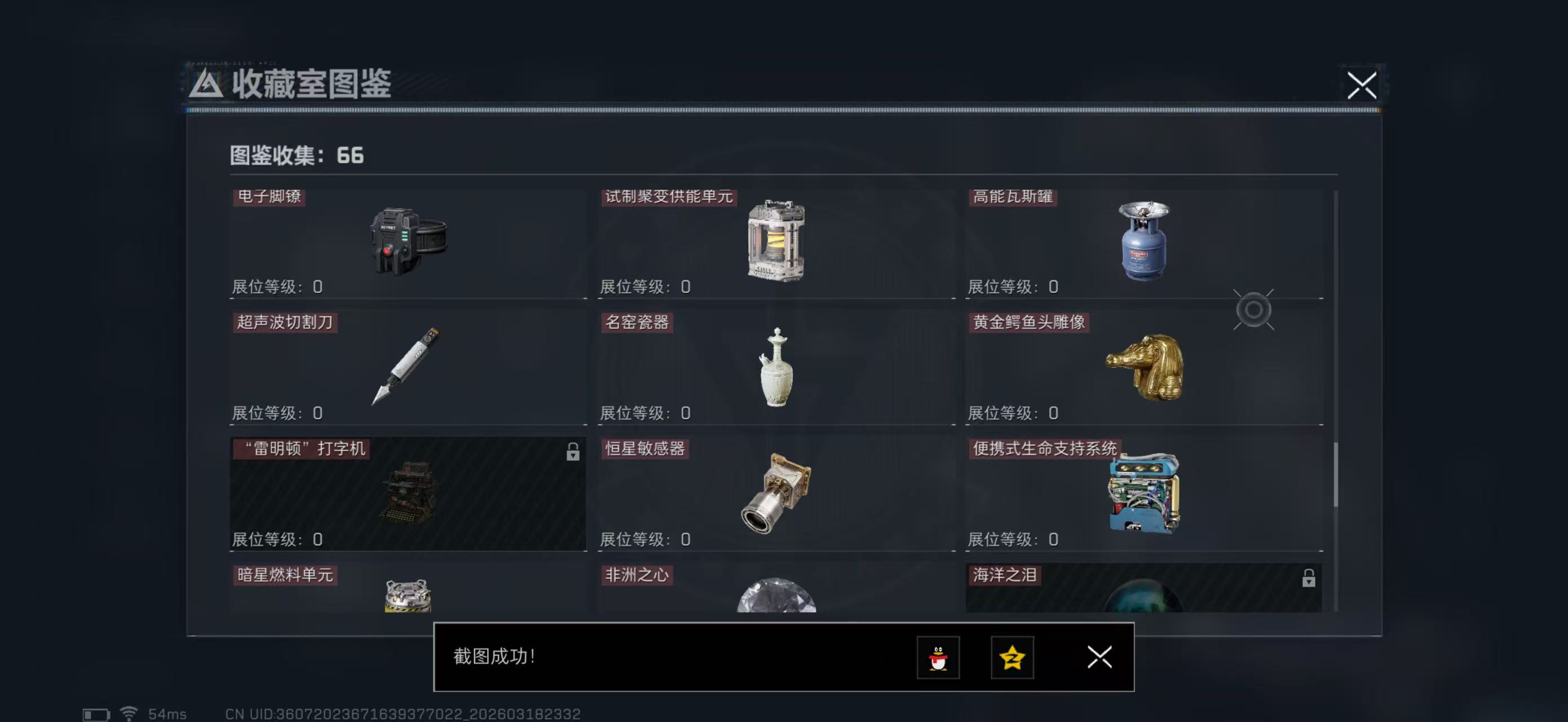Click the 试制聚变供能单元 name label
The image size is (1568, 722).
point(669,197)
